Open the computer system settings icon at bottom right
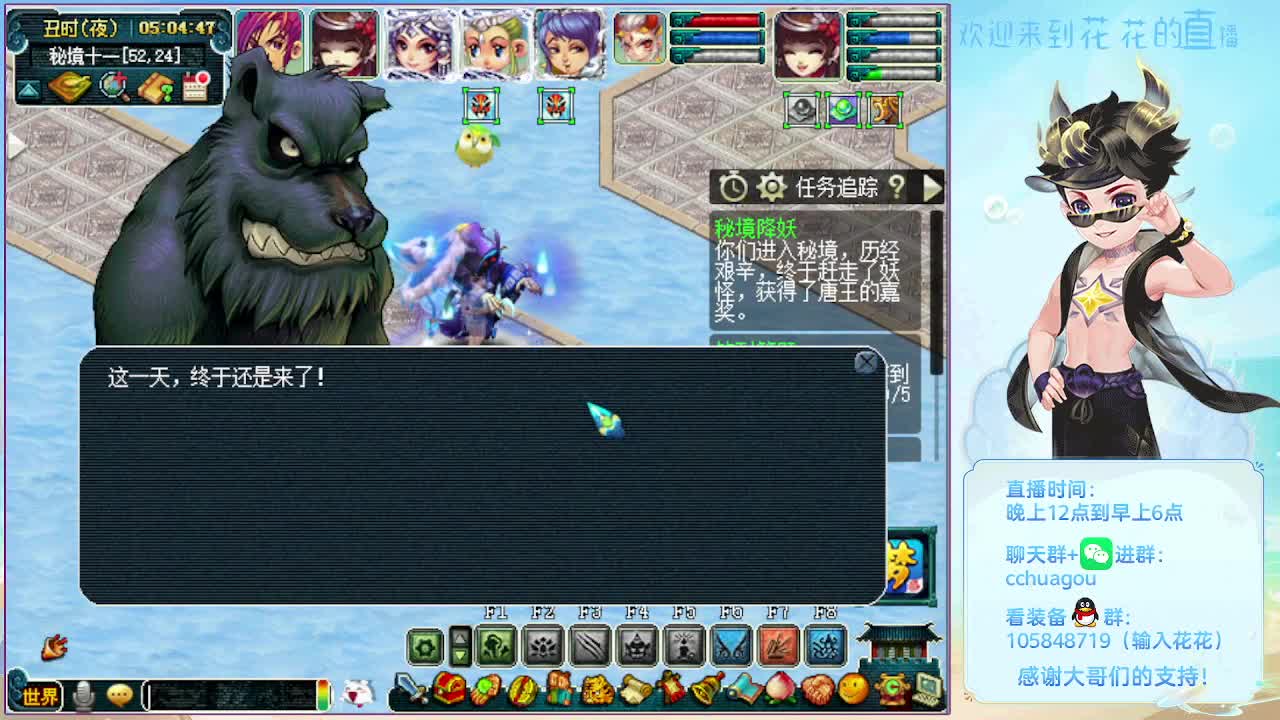Image resolution: width=1280 pixels, height=720 pixels. point(928,690)
